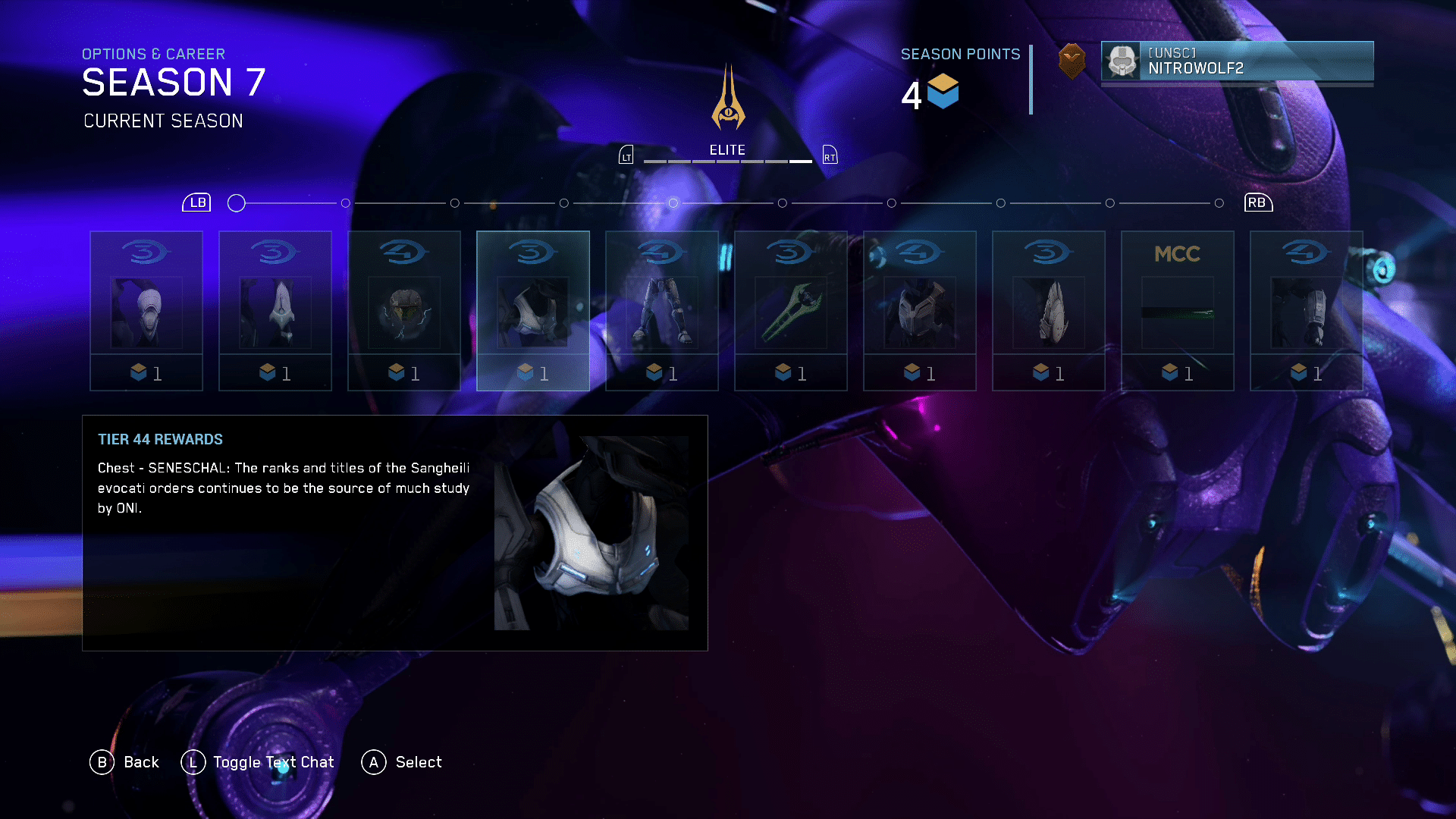
Task: Select the Halo 4 forearm armor reward
Action: (x=1306, y=311)
